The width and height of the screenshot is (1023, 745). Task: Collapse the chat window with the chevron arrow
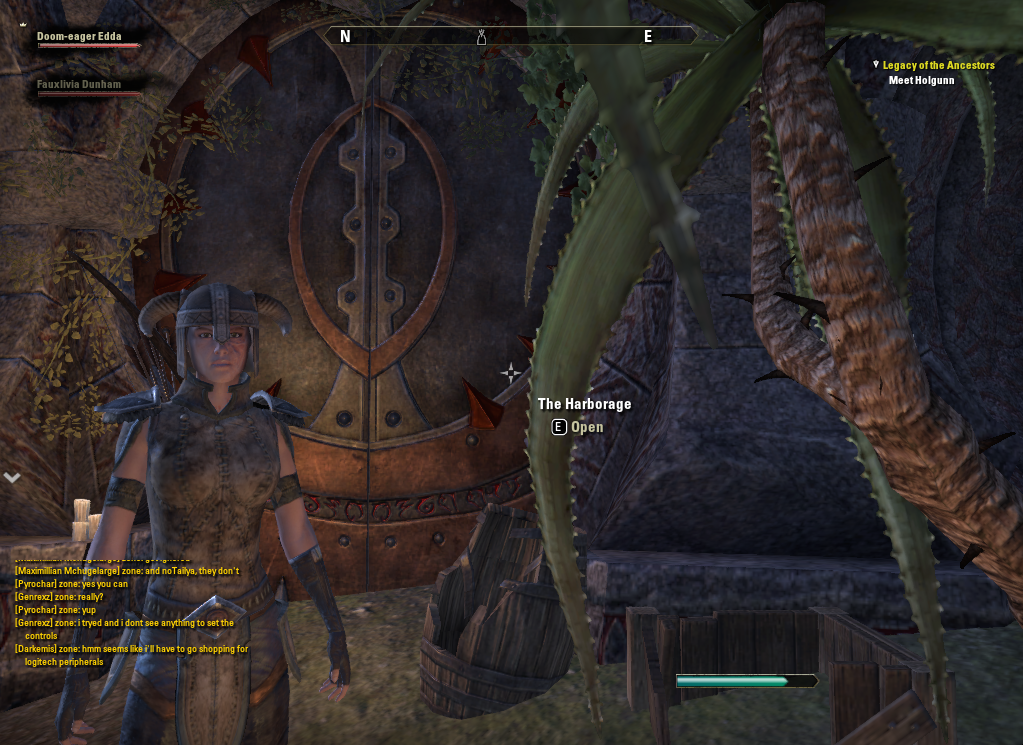(x=12, y=478)
